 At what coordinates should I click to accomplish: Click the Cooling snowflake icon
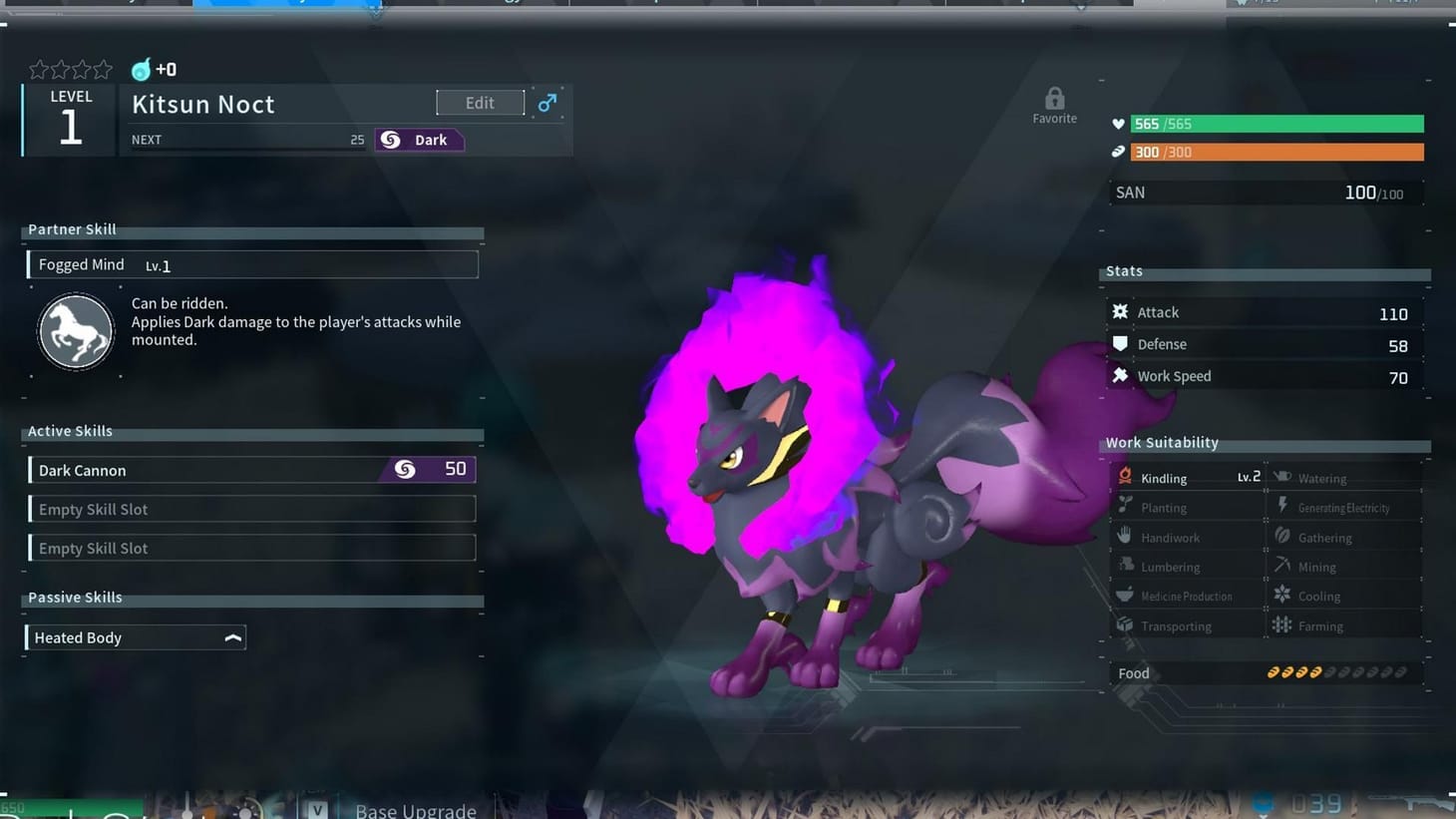(1283, 595)
